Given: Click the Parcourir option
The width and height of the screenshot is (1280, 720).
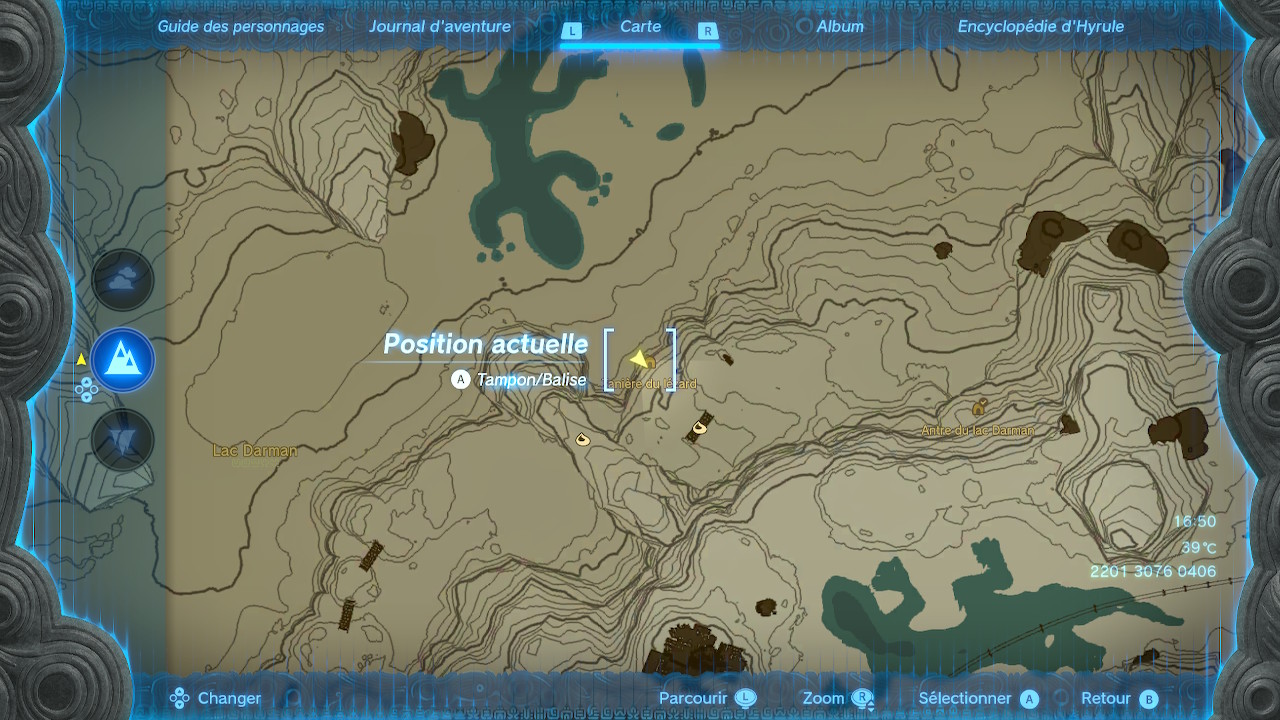Looking at the screenshot, I should pyautogui.click(x=706, y=699).
